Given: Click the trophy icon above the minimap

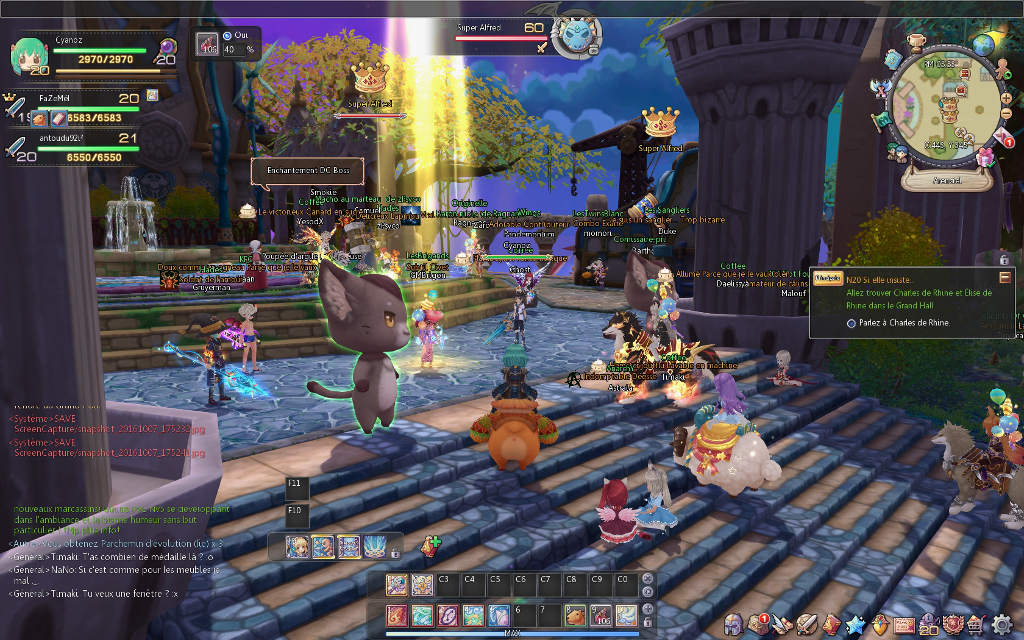Looking at the screenshot, I should [x=915, y=41].
